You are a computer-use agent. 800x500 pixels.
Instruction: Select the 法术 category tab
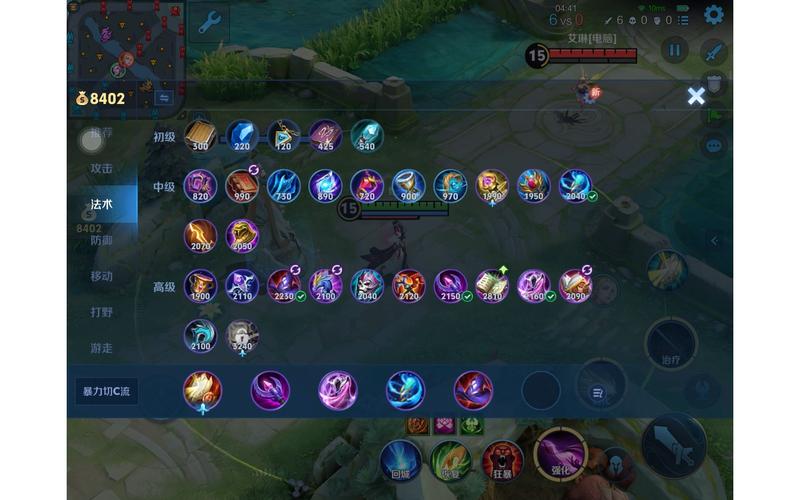coord(102,204)
